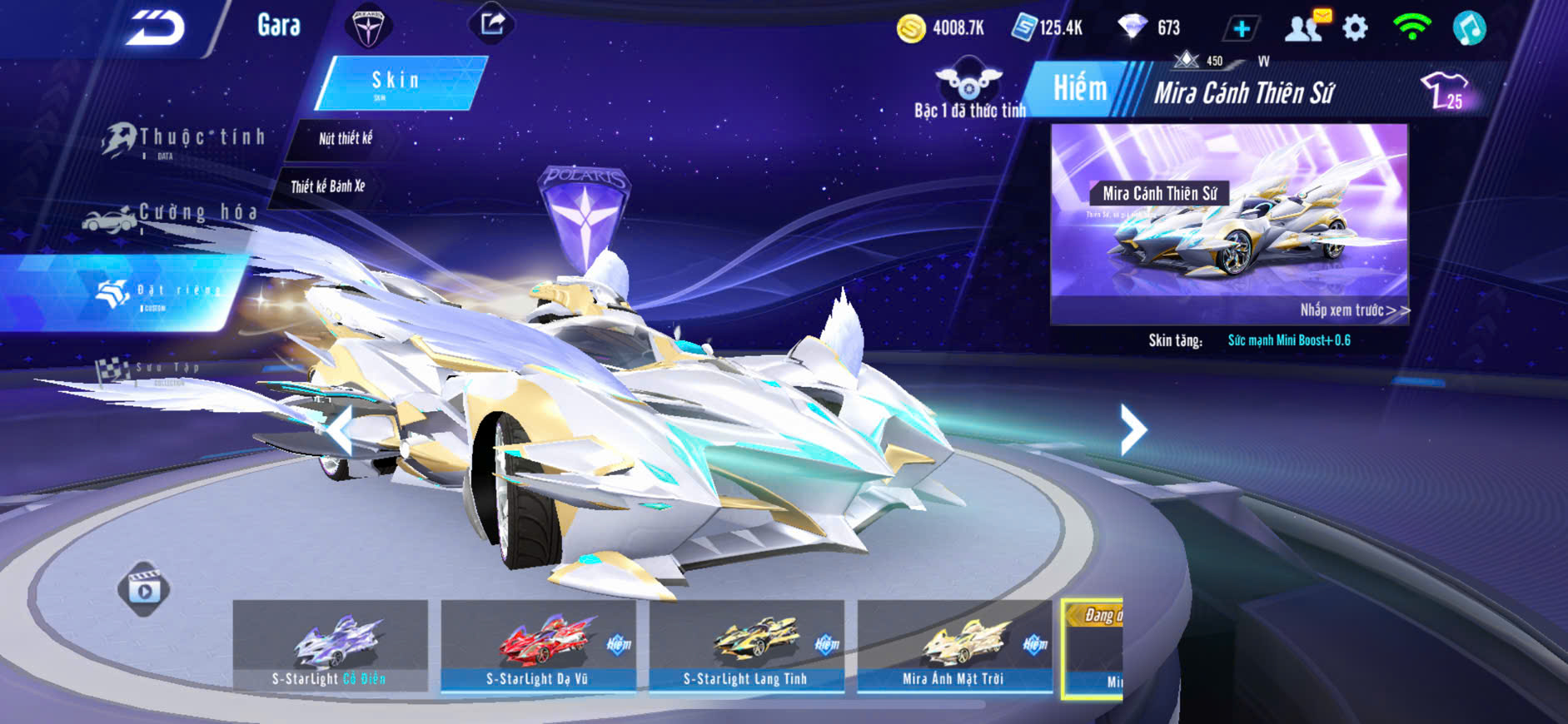Show the next car with right arrow

click(1132, 429)
